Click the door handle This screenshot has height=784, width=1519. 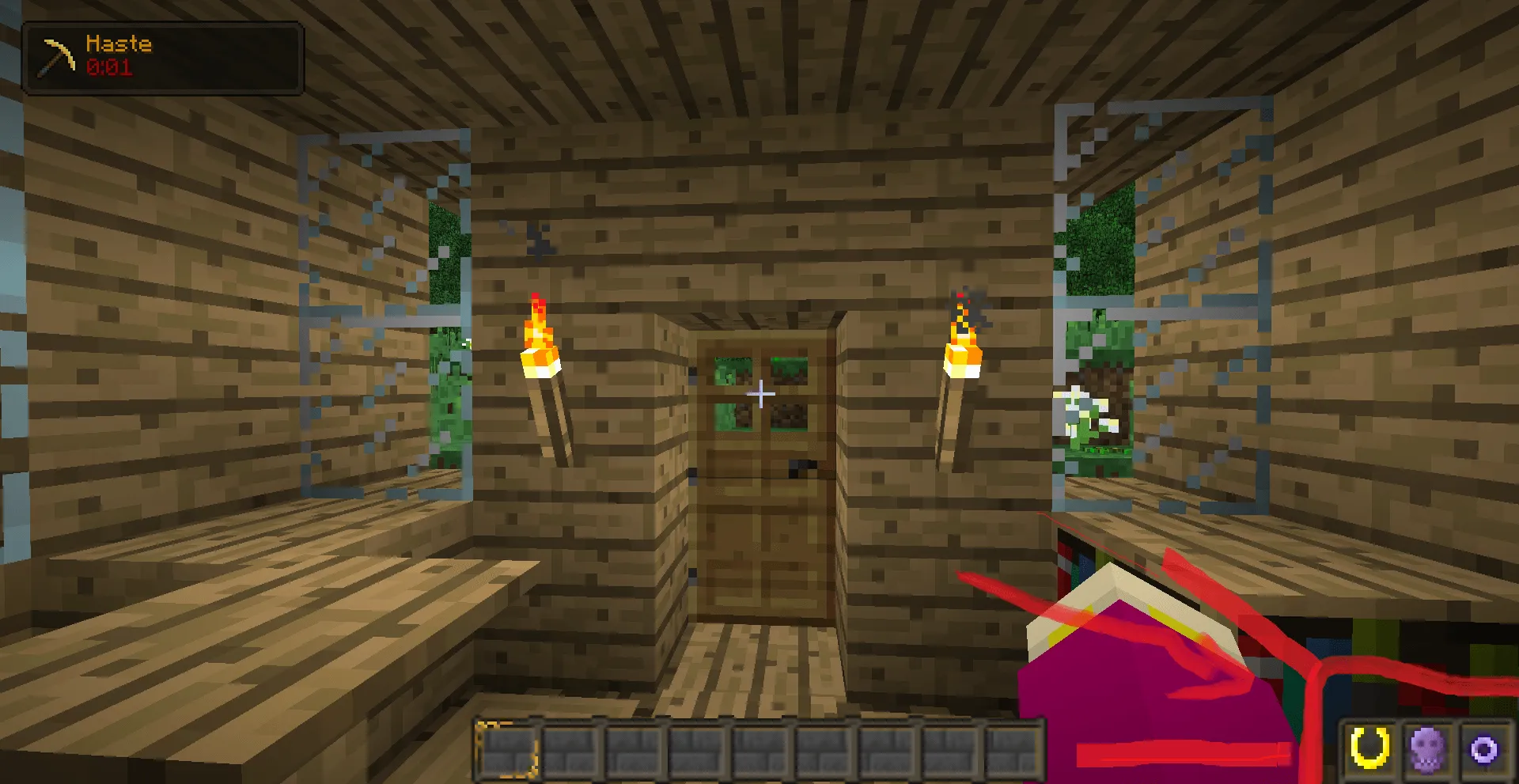tap(801, 468)
